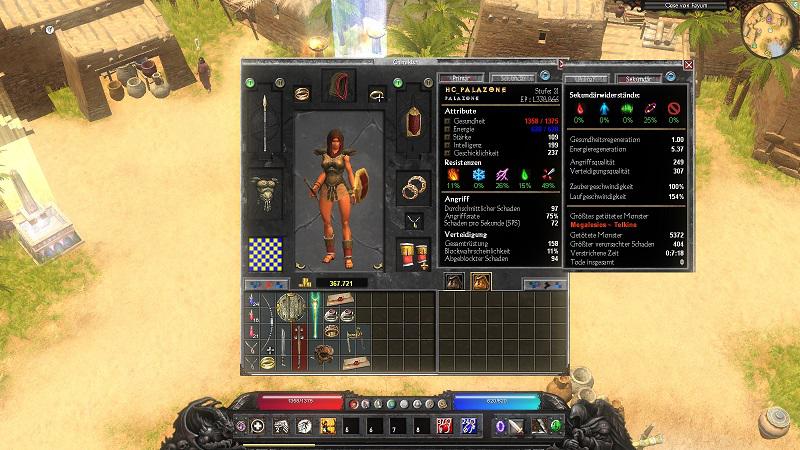Select the equipped red shield slot
Screen dimensions: 800x450
[x=412, y=125]
